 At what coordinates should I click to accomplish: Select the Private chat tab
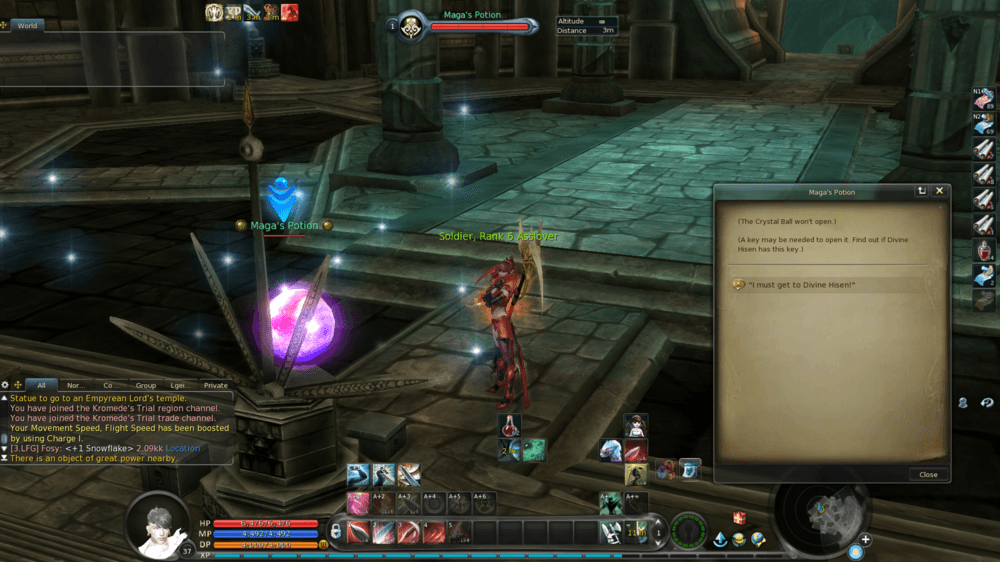point(215,385)
